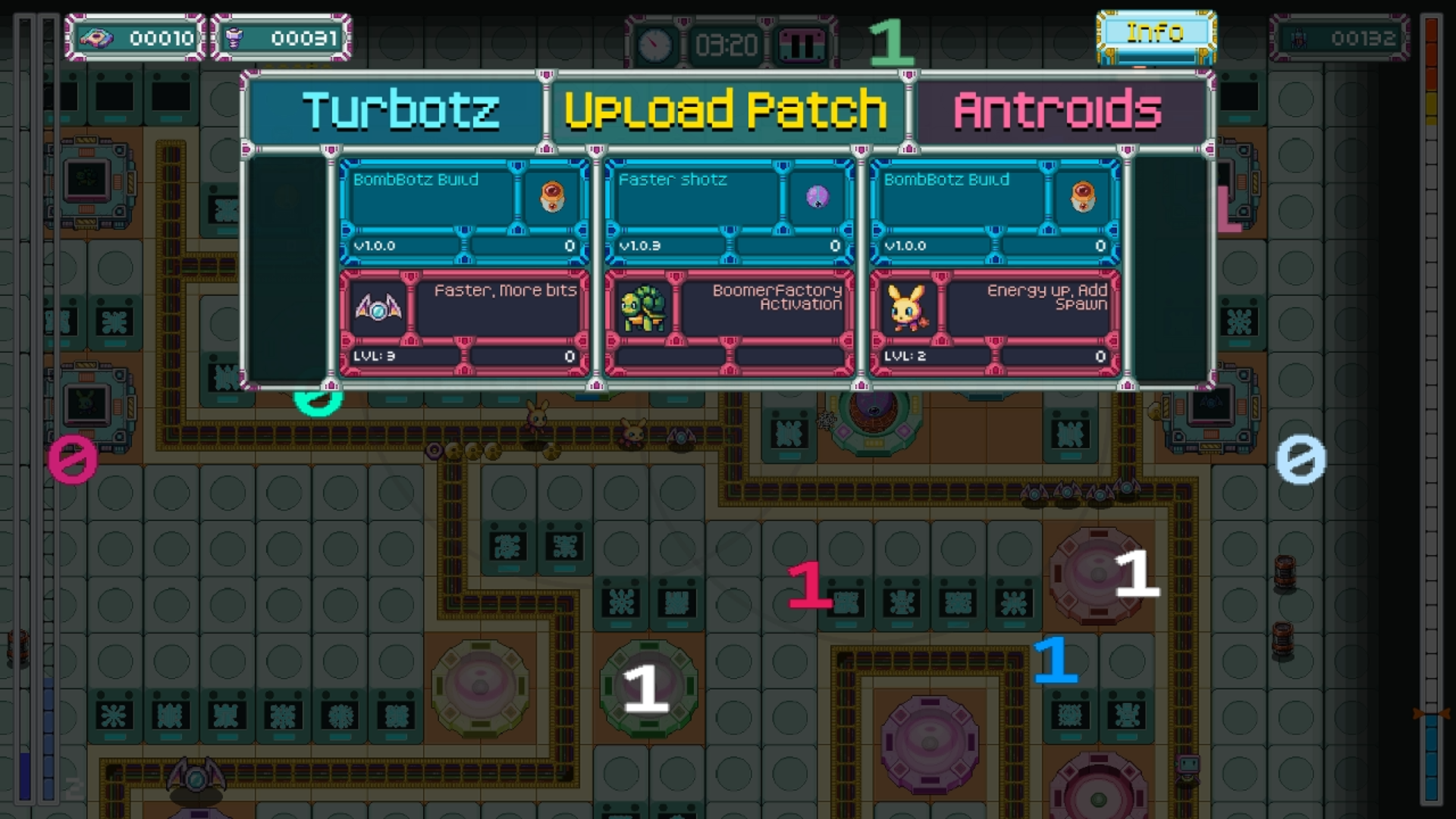Image resolution: width=1456 pixels, height=819 pixels.
Task: Expand the v1.0.3 Faster shotz patch card
Action: [x=729, y=212]
